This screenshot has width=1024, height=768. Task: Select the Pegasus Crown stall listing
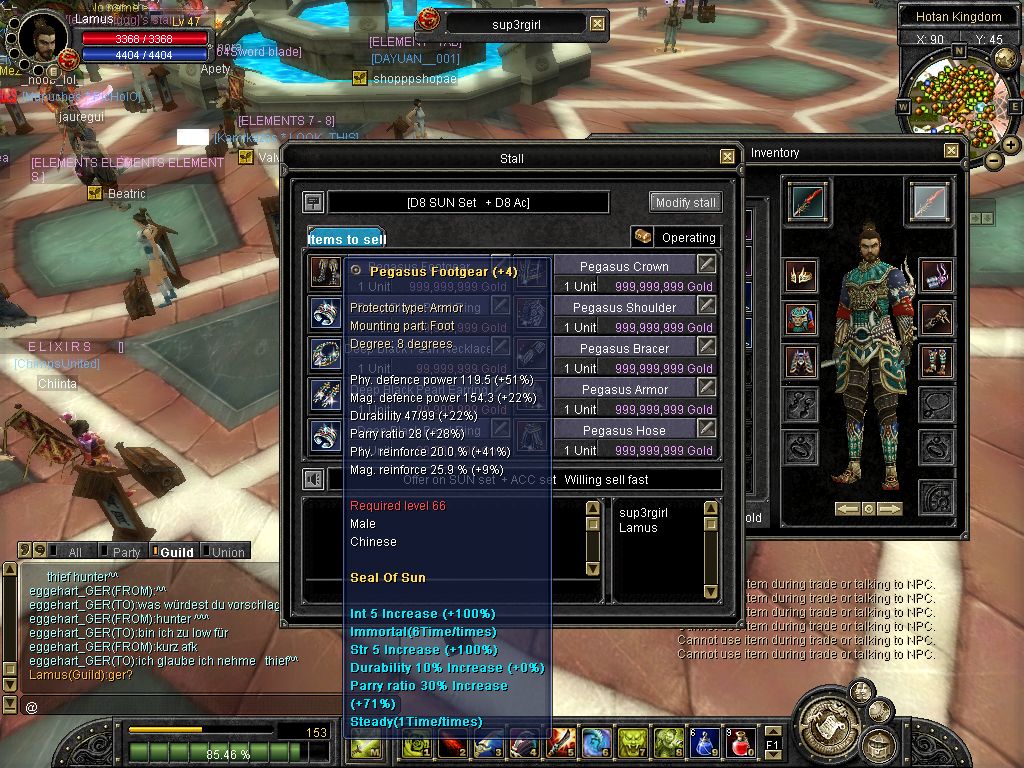tap(624, 266)
